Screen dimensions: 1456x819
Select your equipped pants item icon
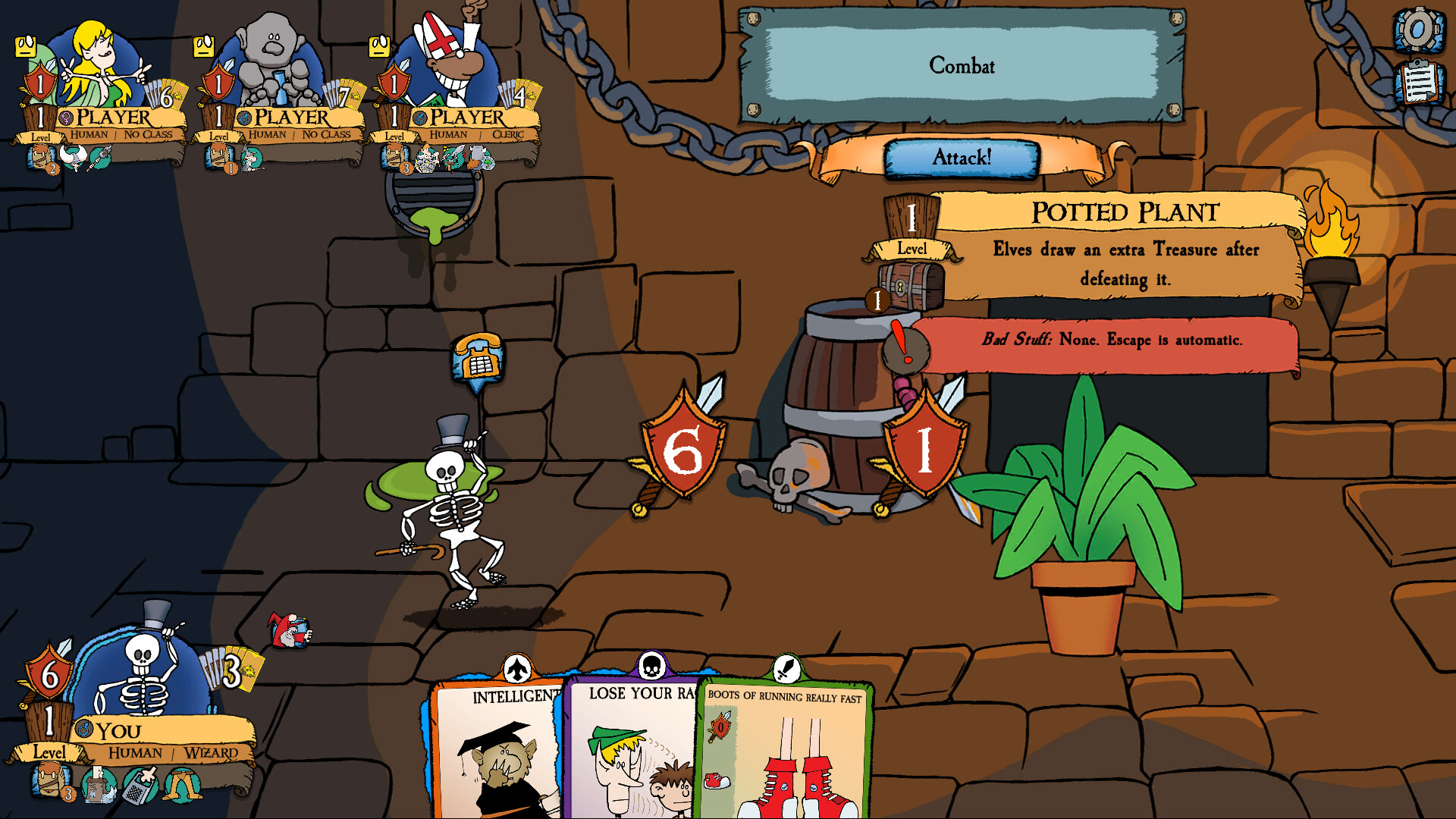click(183, 786)
